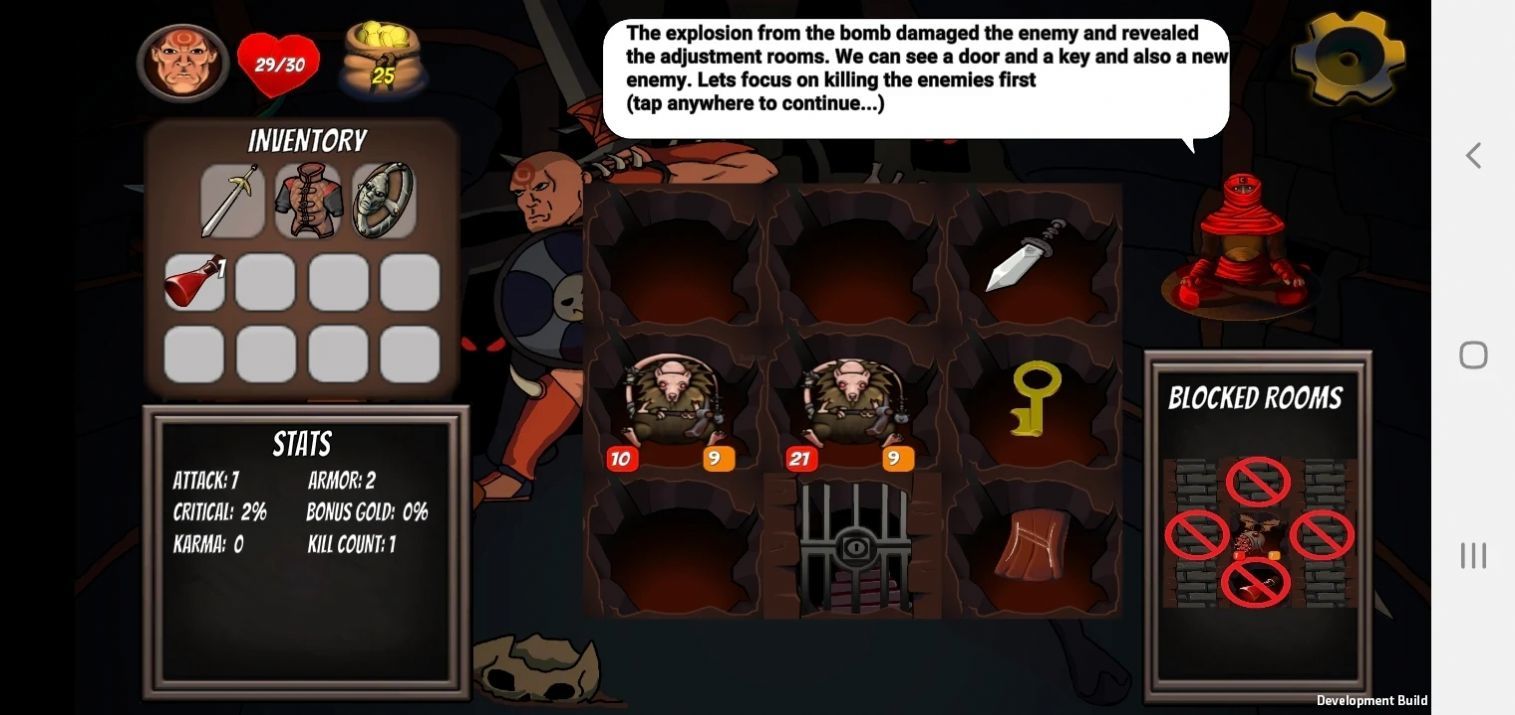The width and height of the screenshot is (1515, 715).
Task: Attack the rat enemy with 10 health
Action: 672,405
